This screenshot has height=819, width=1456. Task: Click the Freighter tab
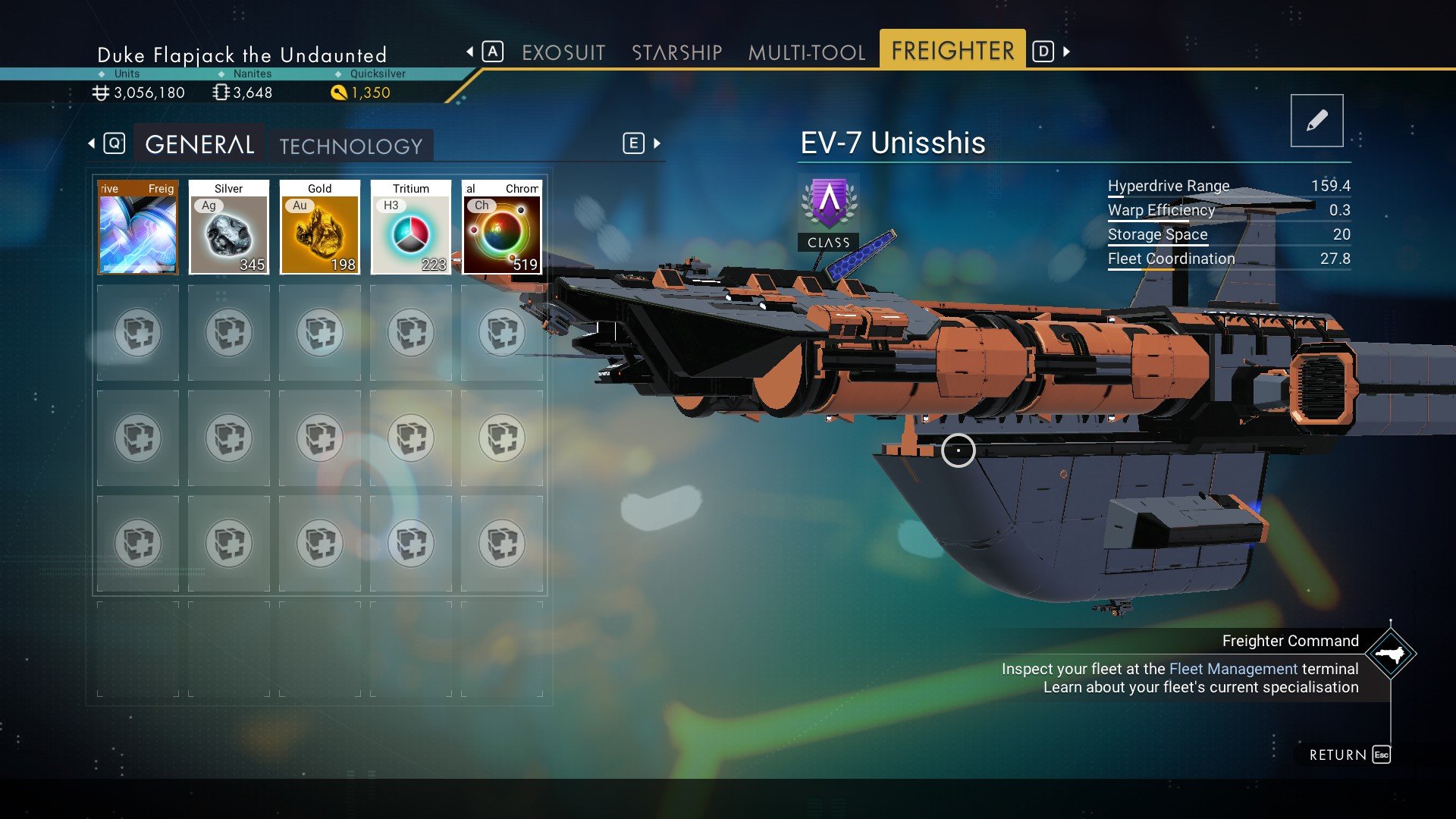click(x=952, y=51)
